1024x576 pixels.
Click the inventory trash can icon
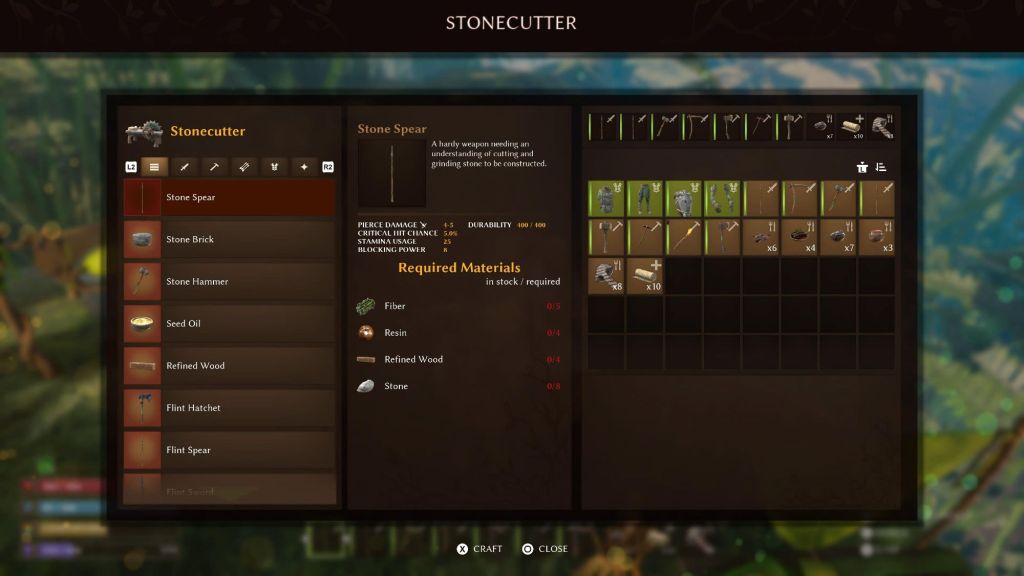[x=862, y=167]
